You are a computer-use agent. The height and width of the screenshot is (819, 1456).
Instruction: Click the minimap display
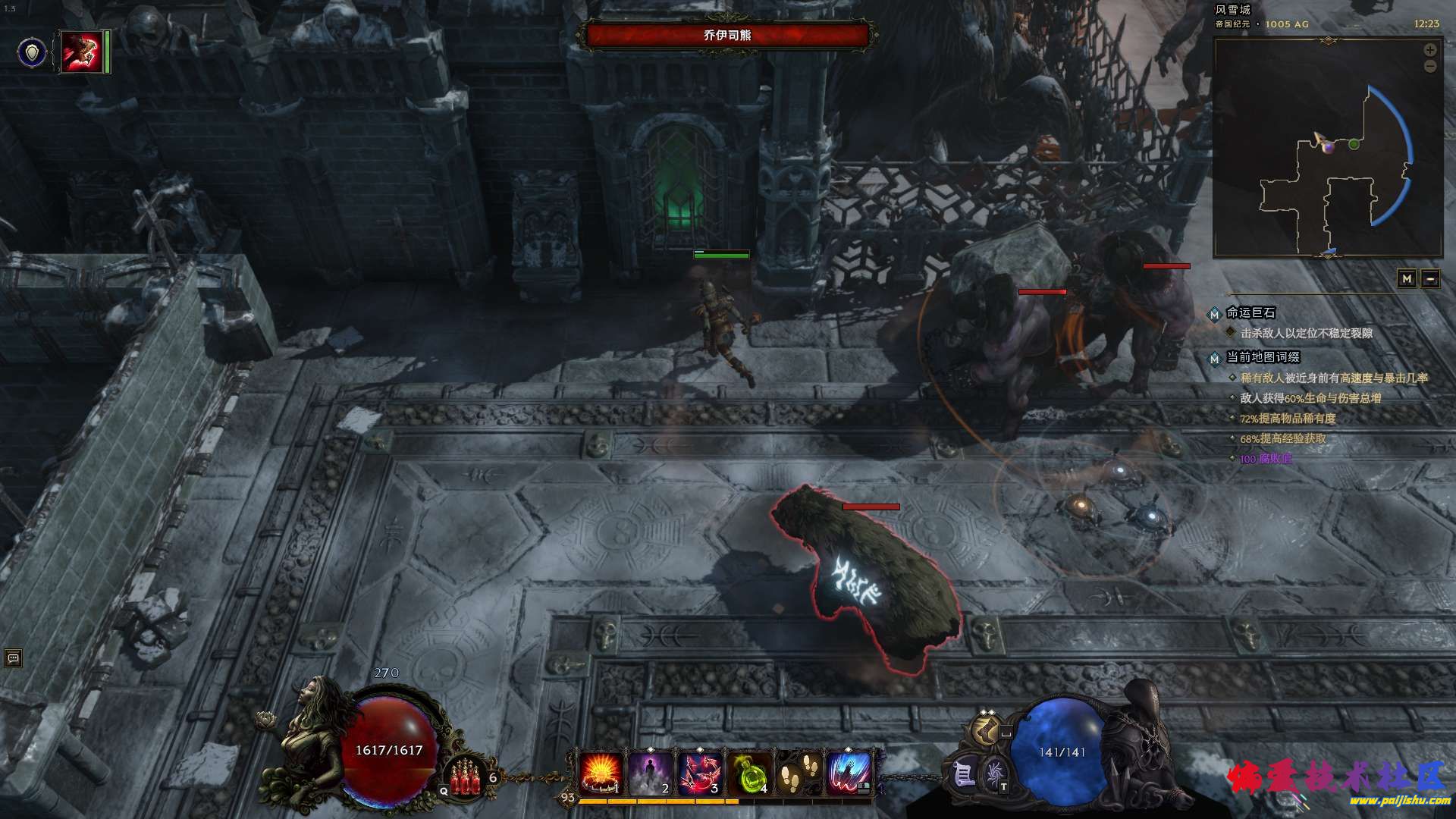tap(1327, 148)
